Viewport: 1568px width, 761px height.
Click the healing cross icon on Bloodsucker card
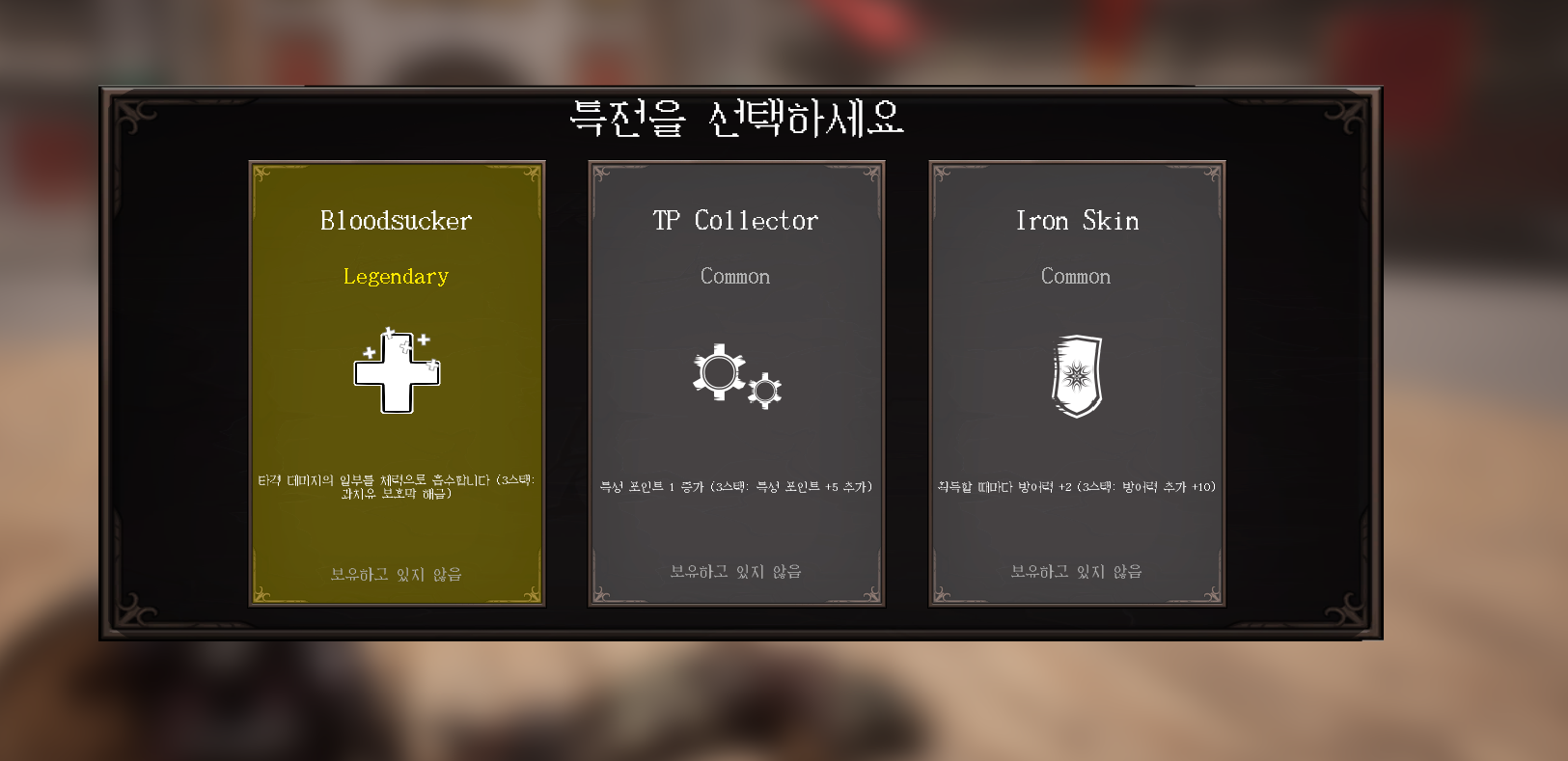tap(397, 376)
